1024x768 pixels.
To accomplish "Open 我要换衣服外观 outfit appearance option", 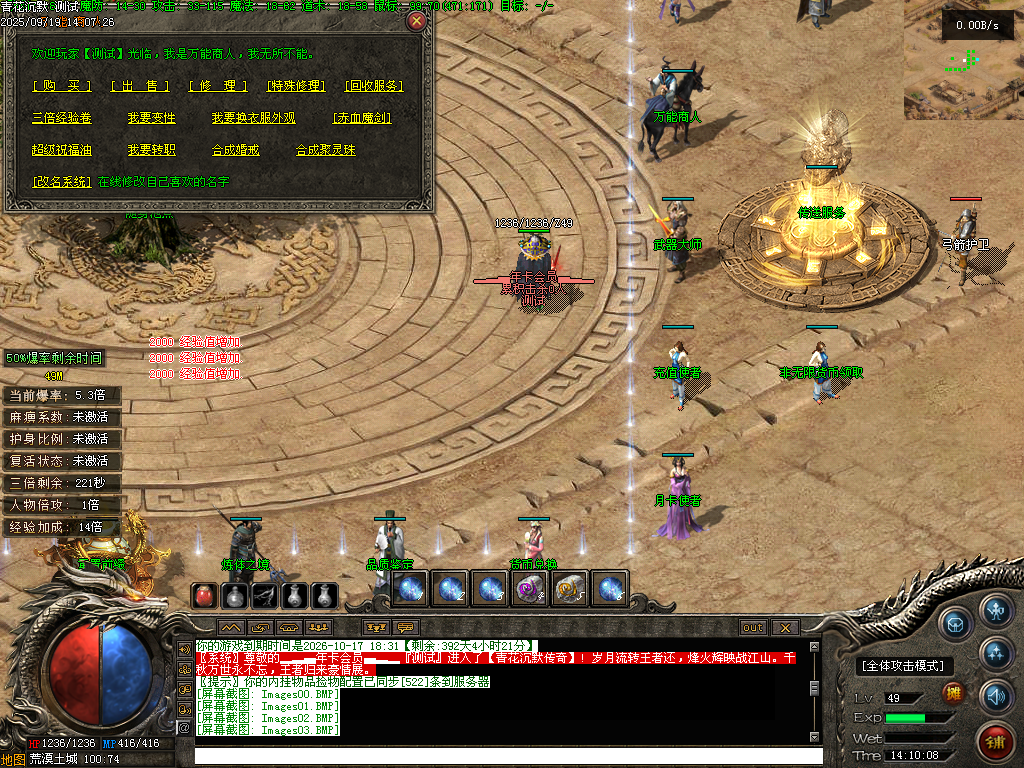I will tap(253, 118).
